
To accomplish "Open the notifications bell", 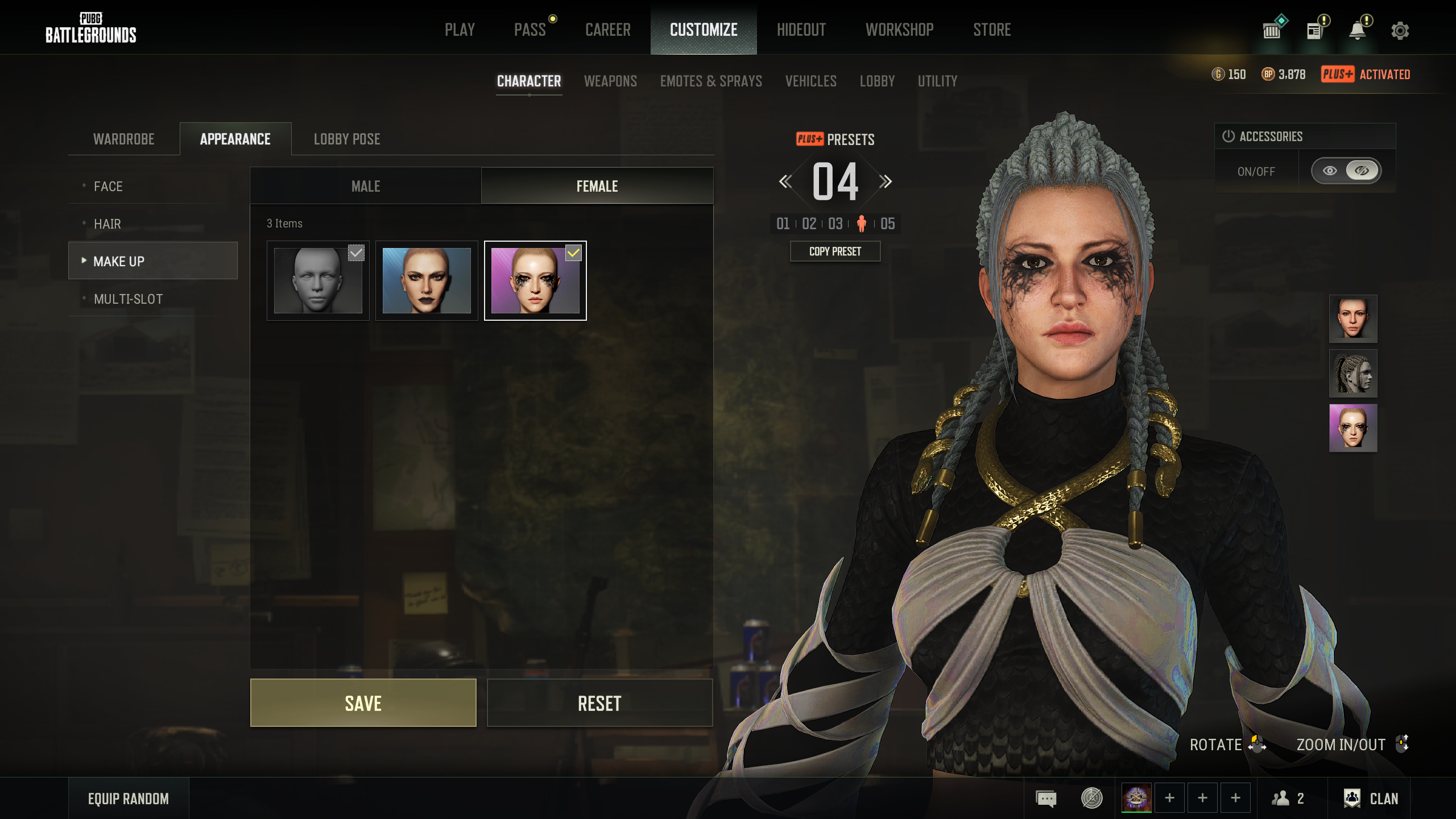I will [1358, 31].
